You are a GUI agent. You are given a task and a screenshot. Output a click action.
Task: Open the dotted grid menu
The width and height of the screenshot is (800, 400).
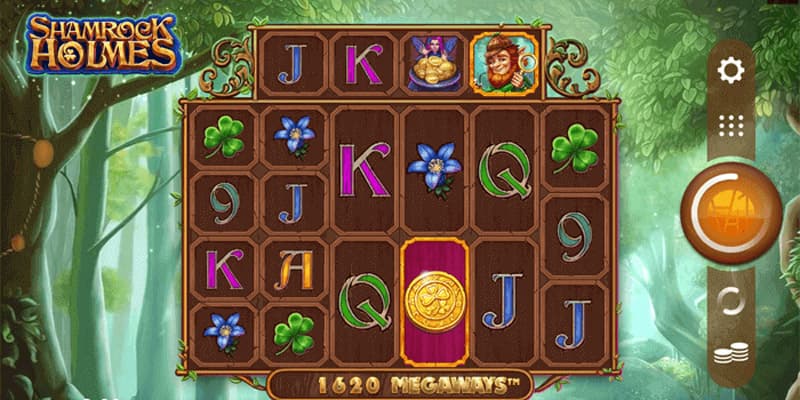tap(731, 125)
